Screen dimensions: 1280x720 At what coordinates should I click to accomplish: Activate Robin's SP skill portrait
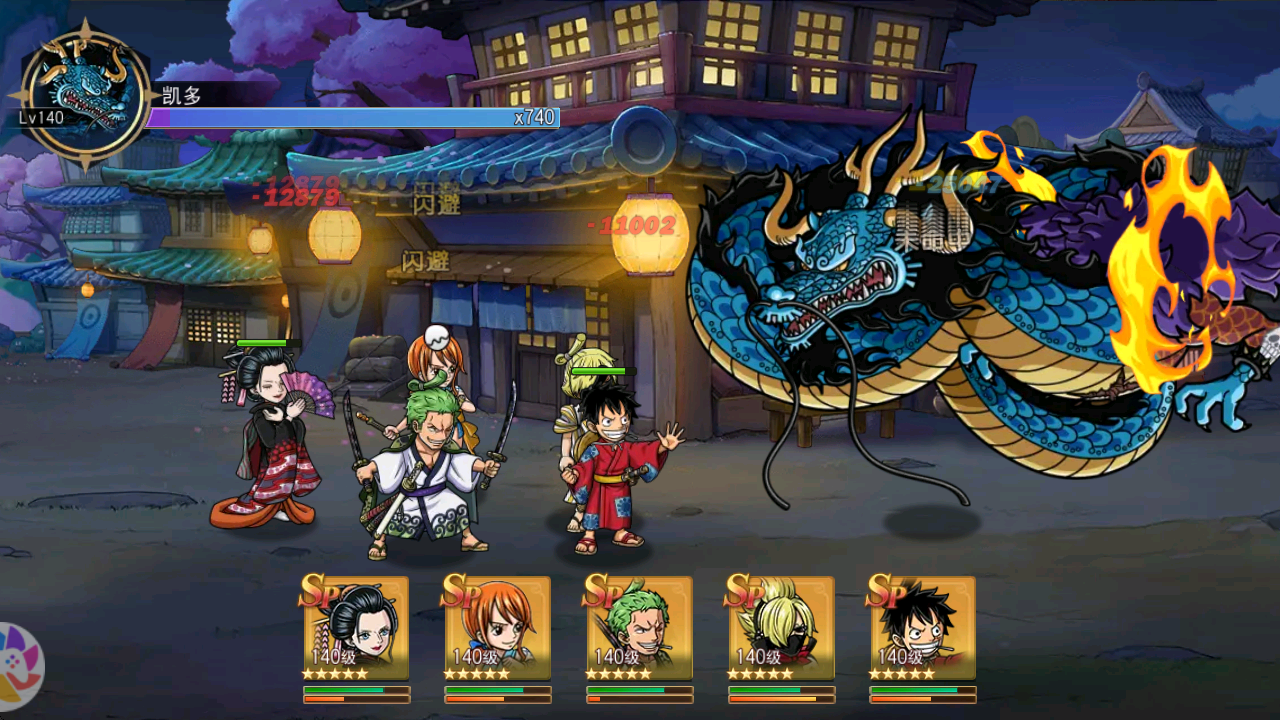356,628
